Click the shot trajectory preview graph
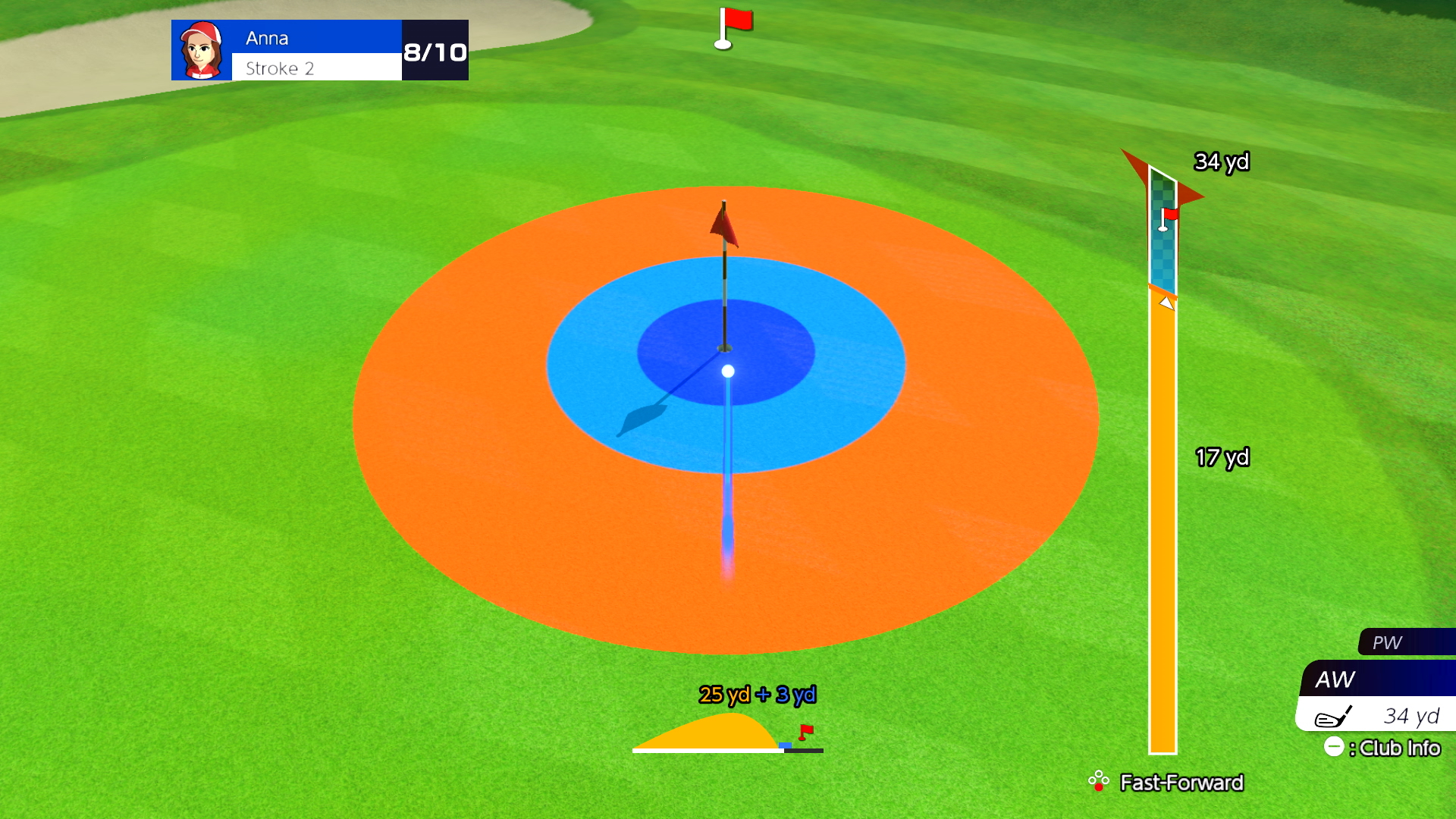1456x819 pixels. (x=726, y=733)
